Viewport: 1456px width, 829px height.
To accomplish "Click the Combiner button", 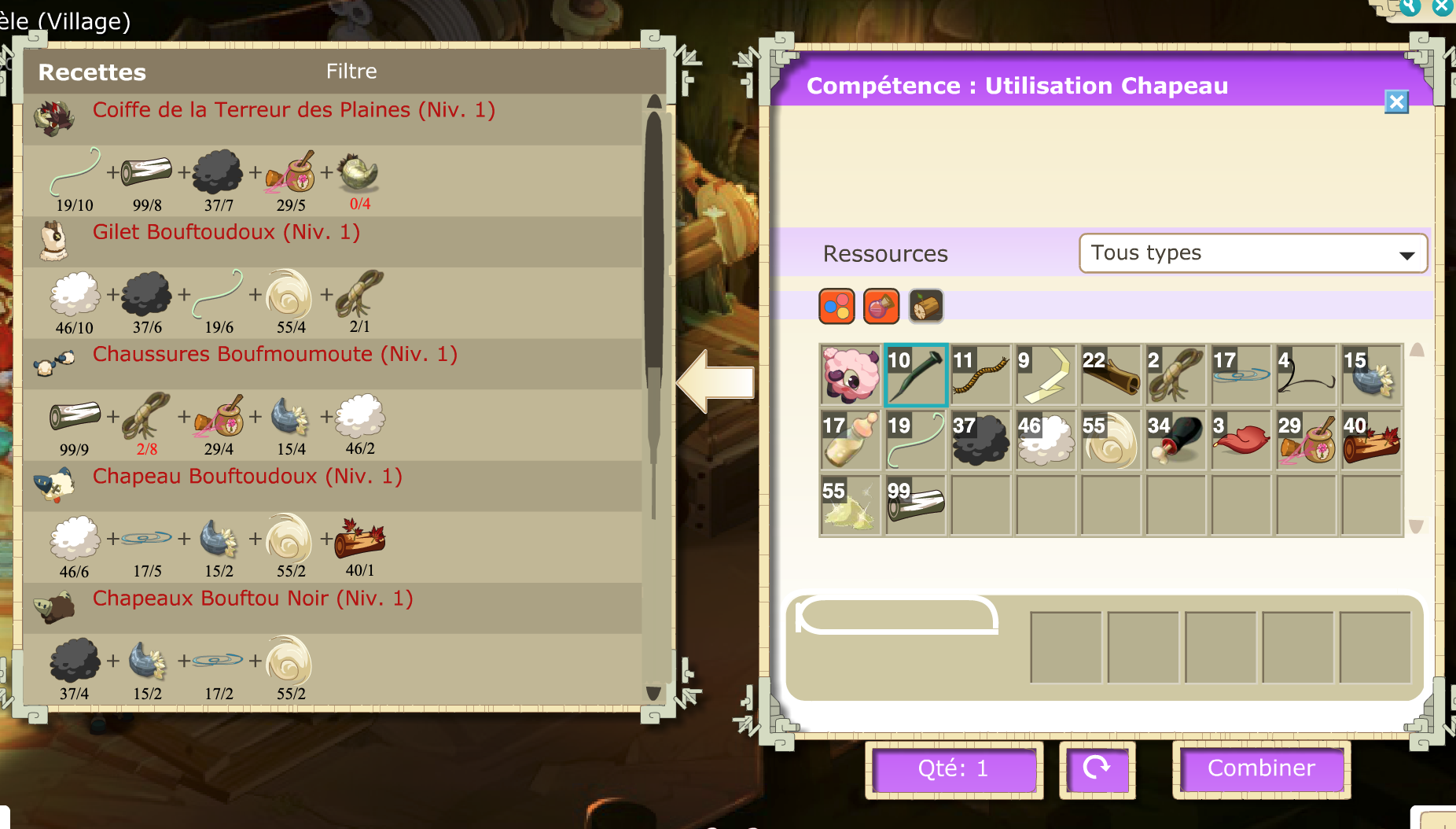I will click(x=1261, y=768).
